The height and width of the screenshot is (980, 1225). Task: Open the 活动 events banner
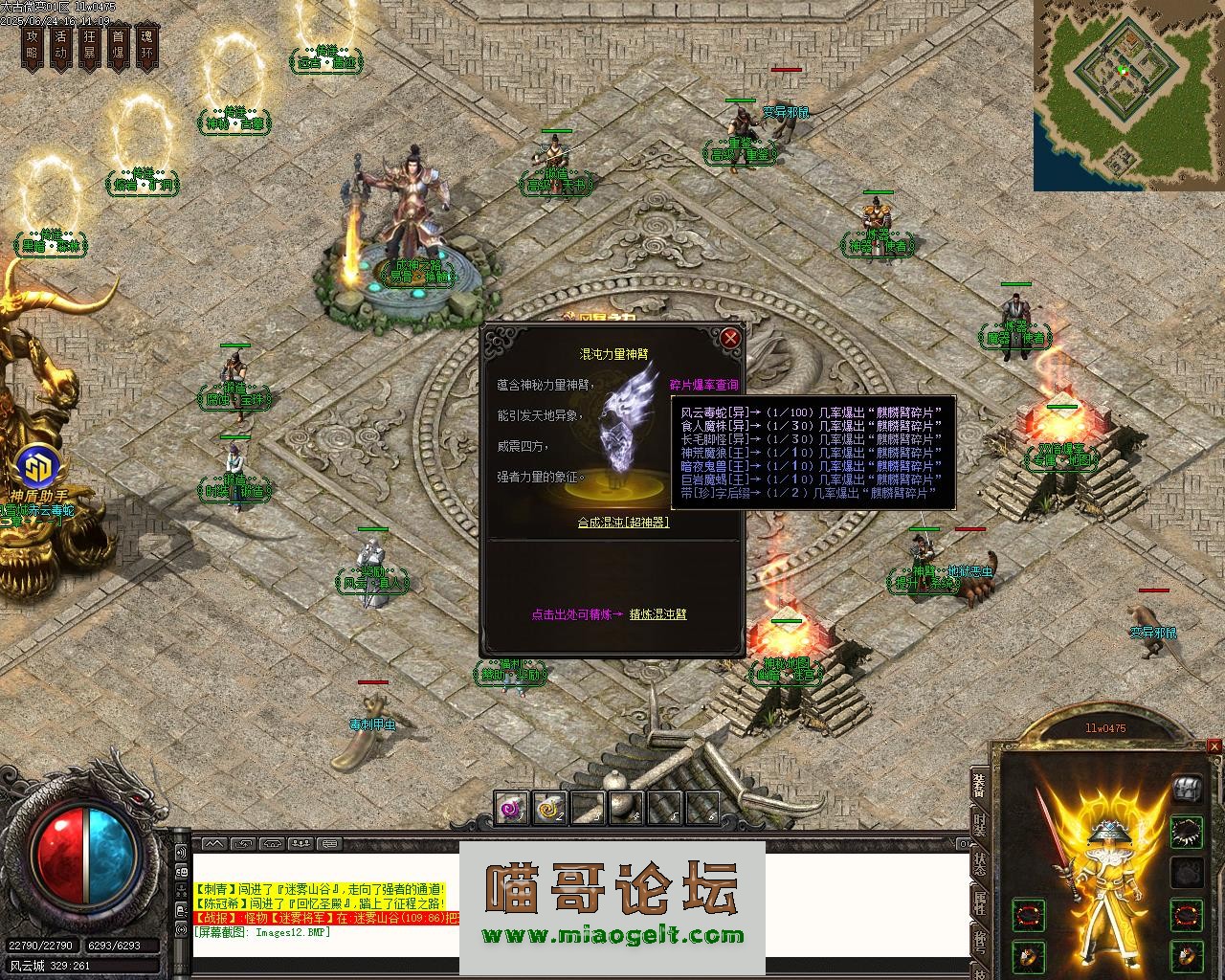pyautogui.click(x=60, y=45)
